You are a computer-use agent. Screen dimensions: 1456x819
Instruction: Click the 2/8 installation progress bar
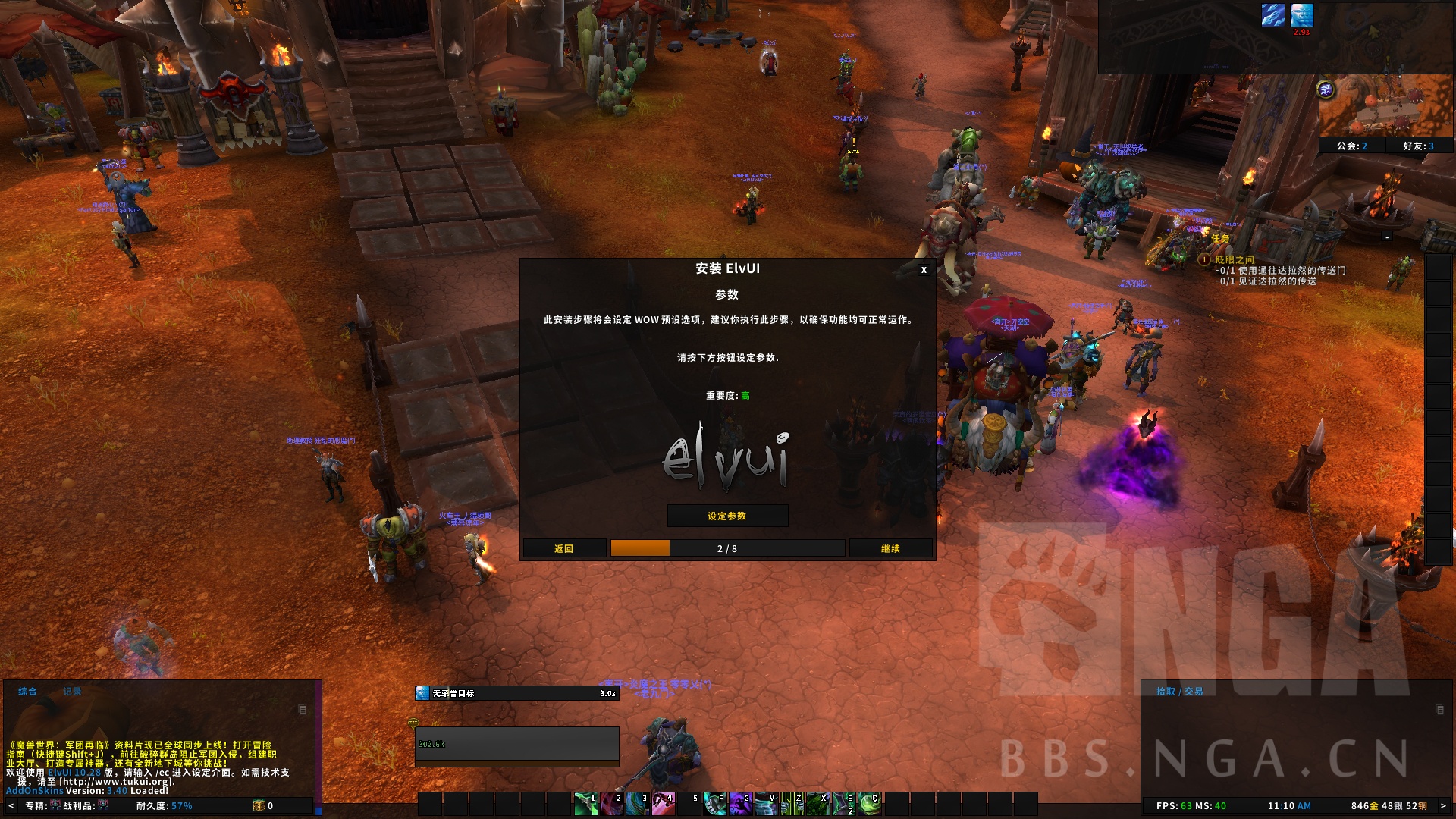pos(728,548)
